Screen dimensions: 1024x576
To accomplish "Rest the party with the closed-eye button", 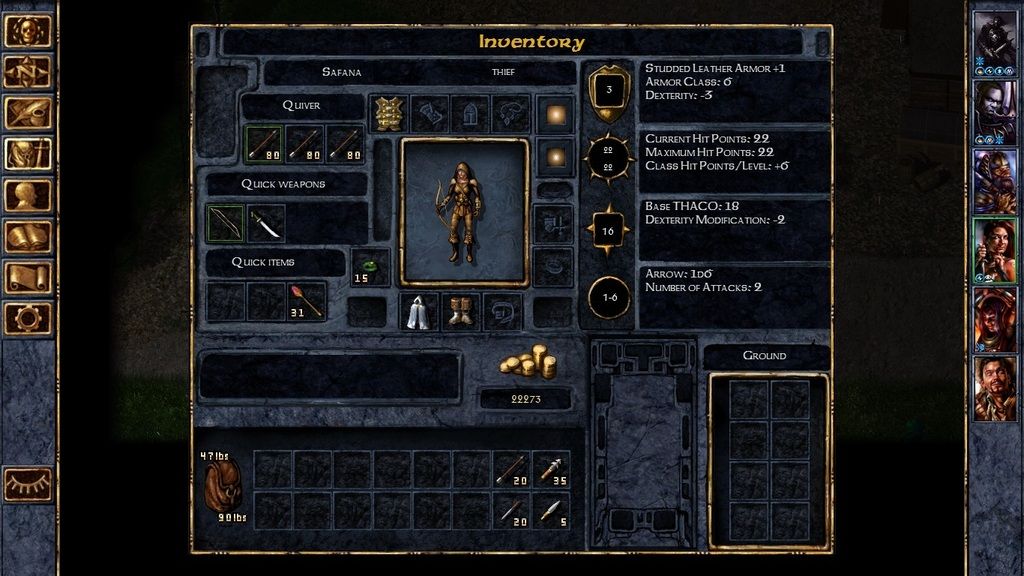I will point(27,484).
